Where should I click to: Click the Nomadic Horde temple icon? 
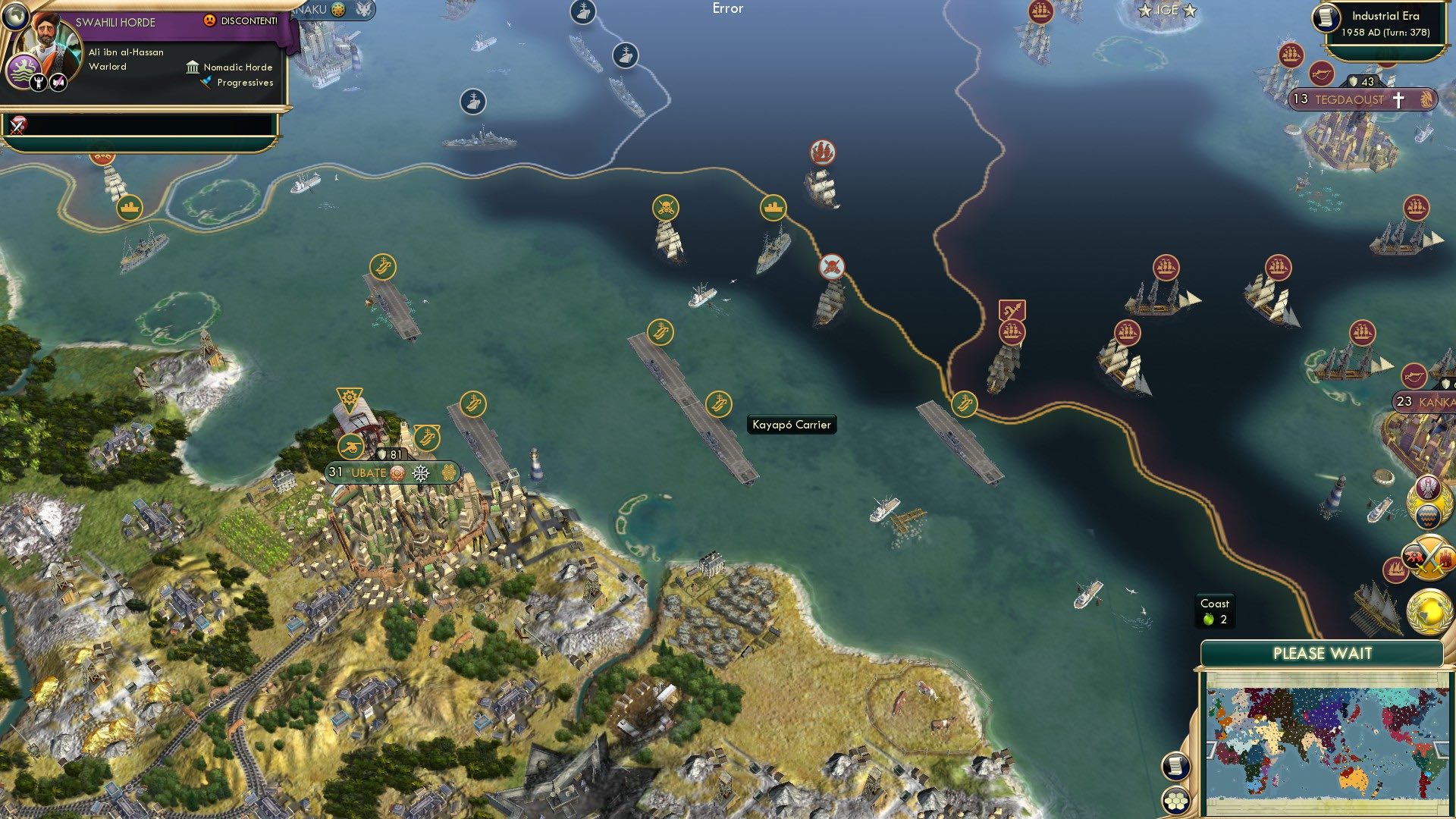(x=193, y=68)
